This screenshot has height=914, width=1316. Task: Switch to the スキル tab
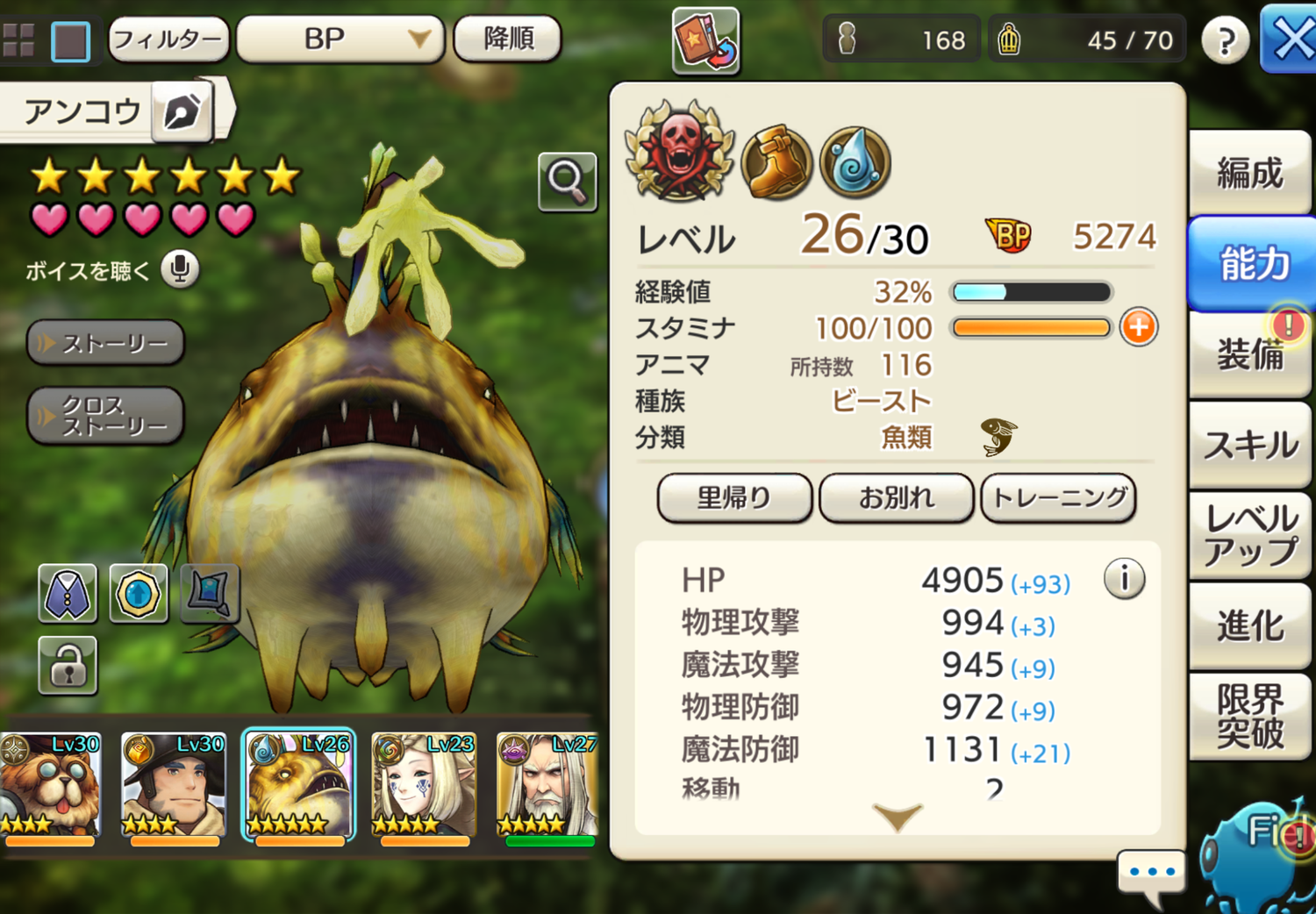click(1249, 446)
